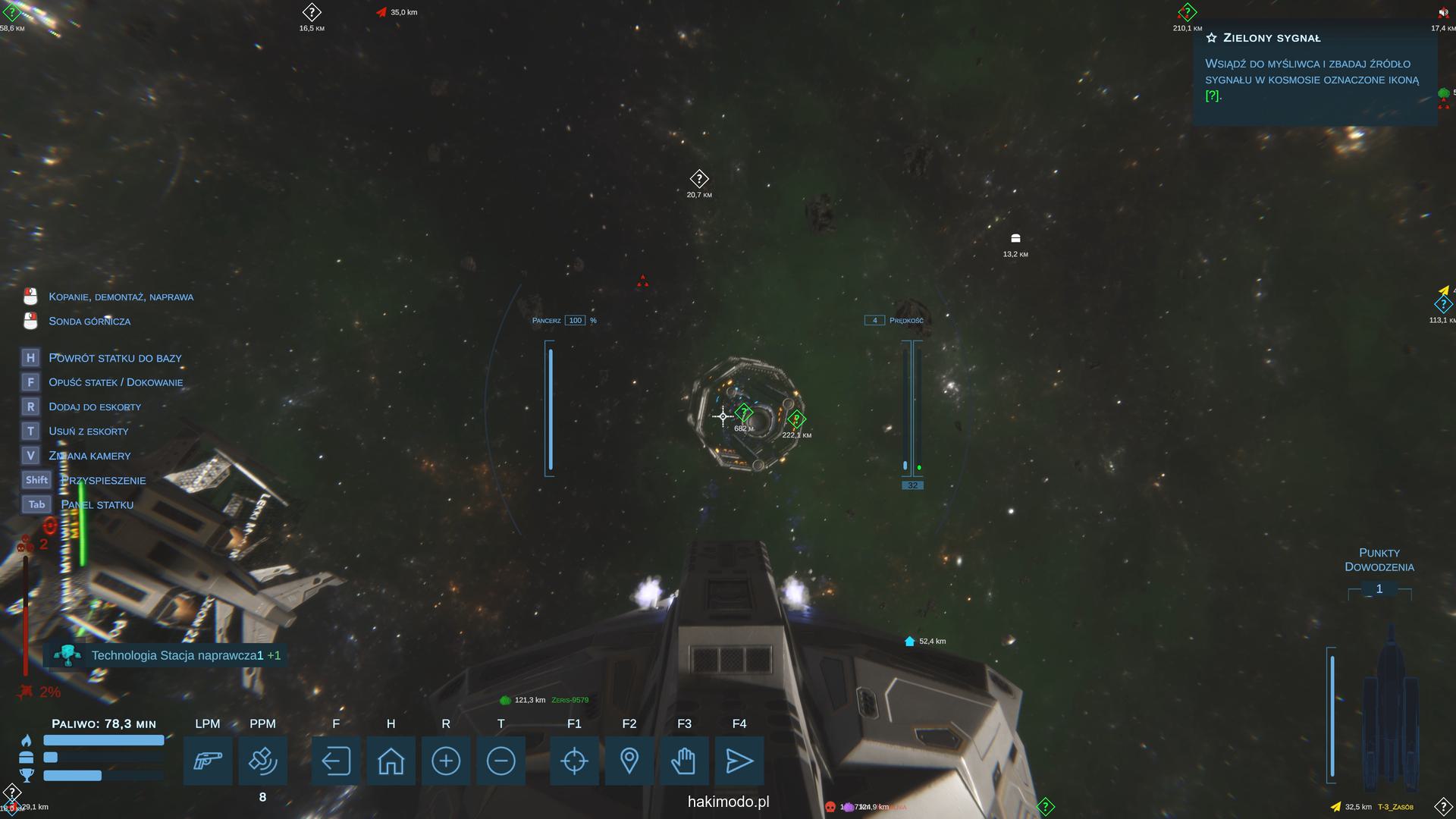Select the map pin waypoint command
Viewport: 1456px width, 819px height.
[629, 761]
